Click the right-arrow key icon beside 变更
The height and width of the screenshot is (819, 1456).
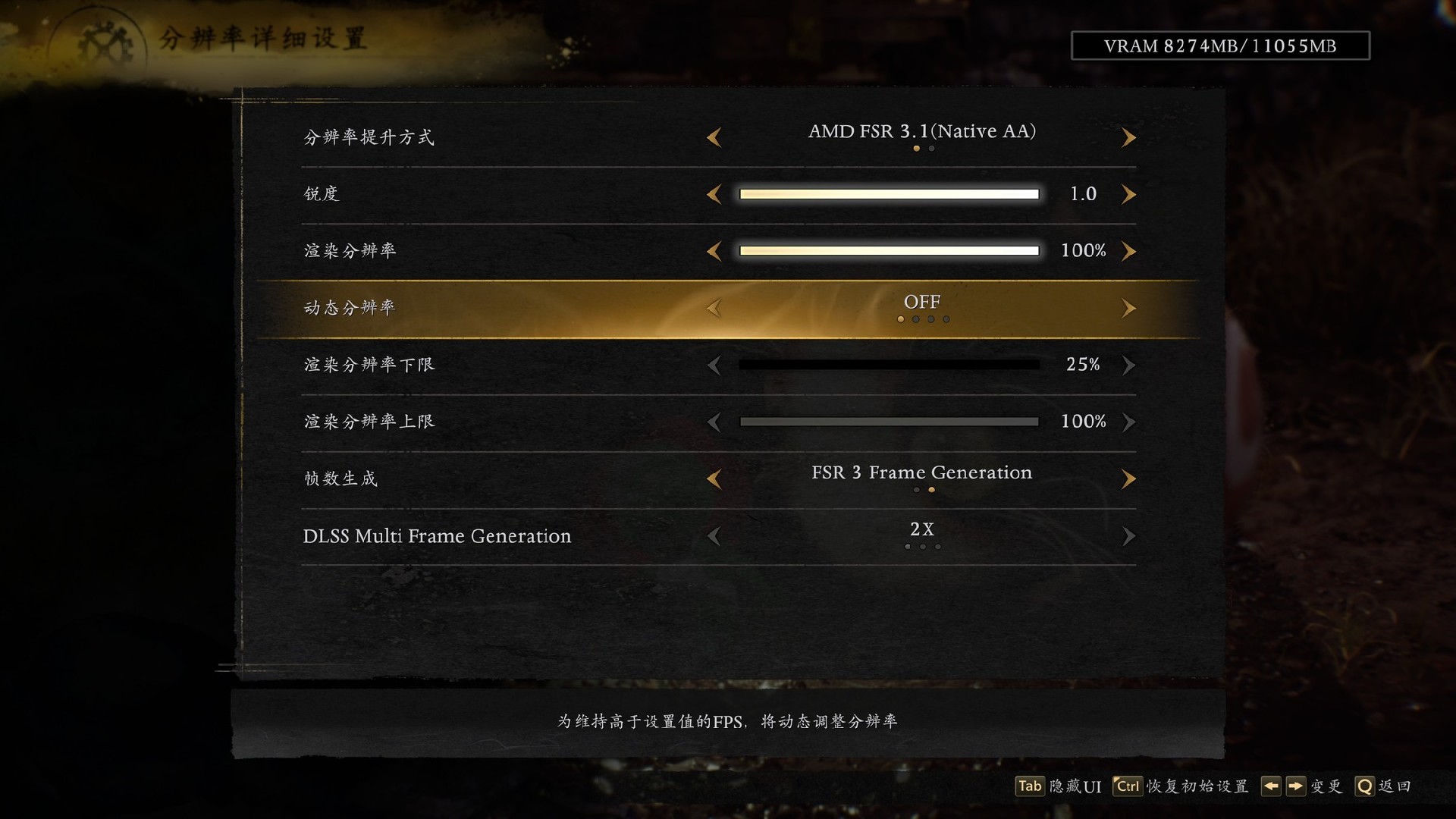pyautogui.click(x=1294, y=786)
